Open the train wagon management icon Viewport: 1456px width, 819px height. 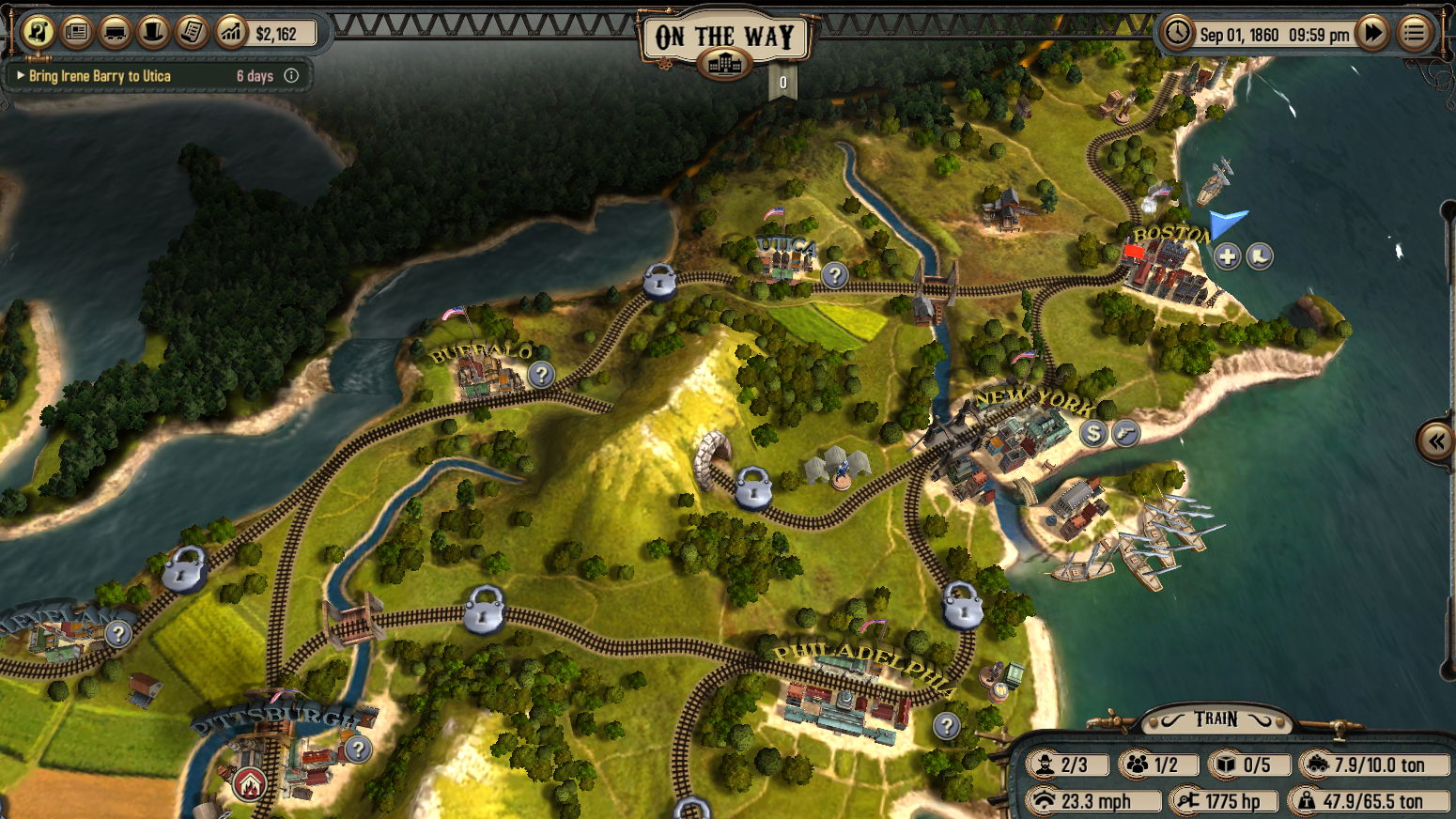pos(116,33)
